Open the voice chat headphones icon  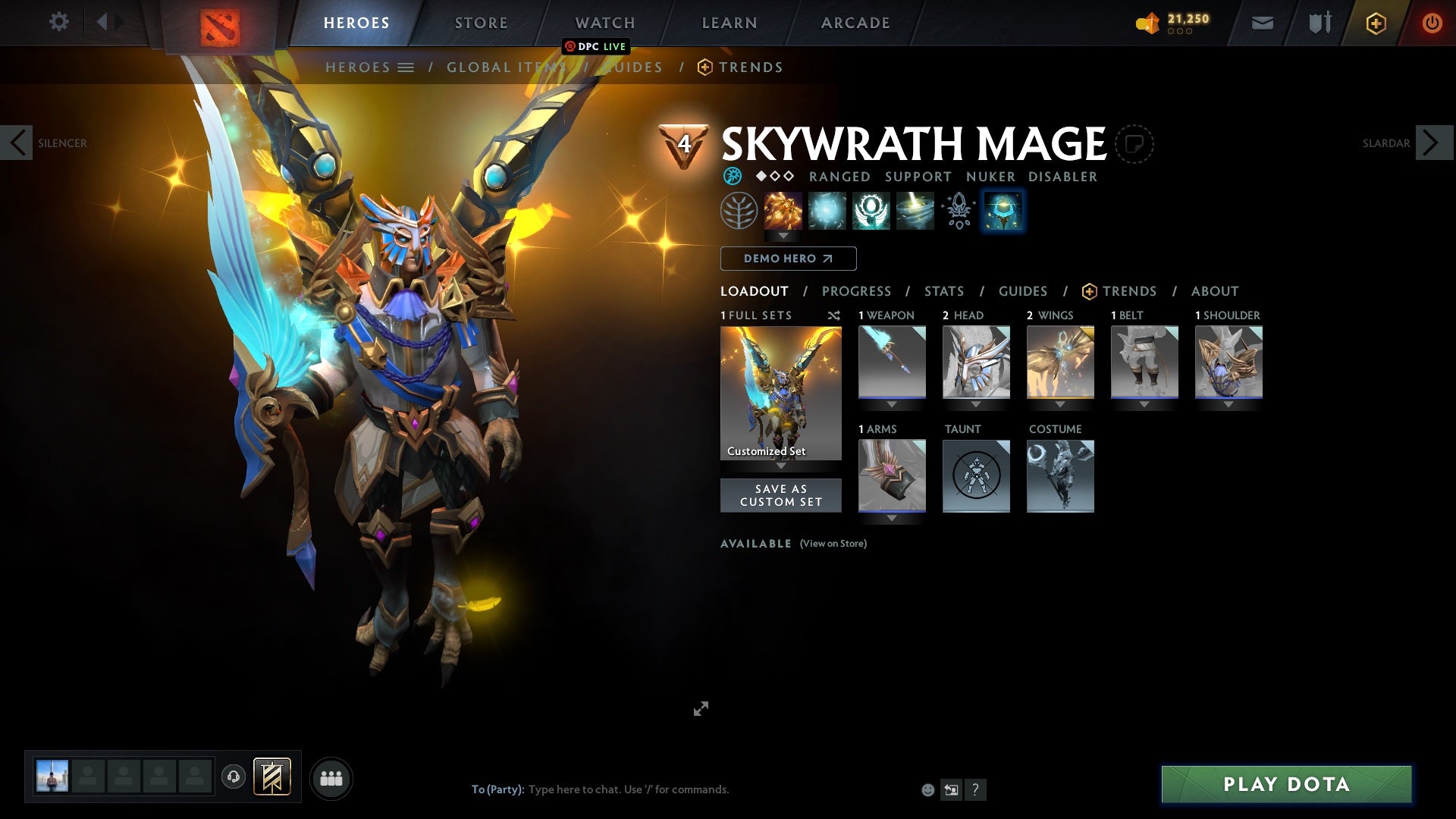coord(233,777)
